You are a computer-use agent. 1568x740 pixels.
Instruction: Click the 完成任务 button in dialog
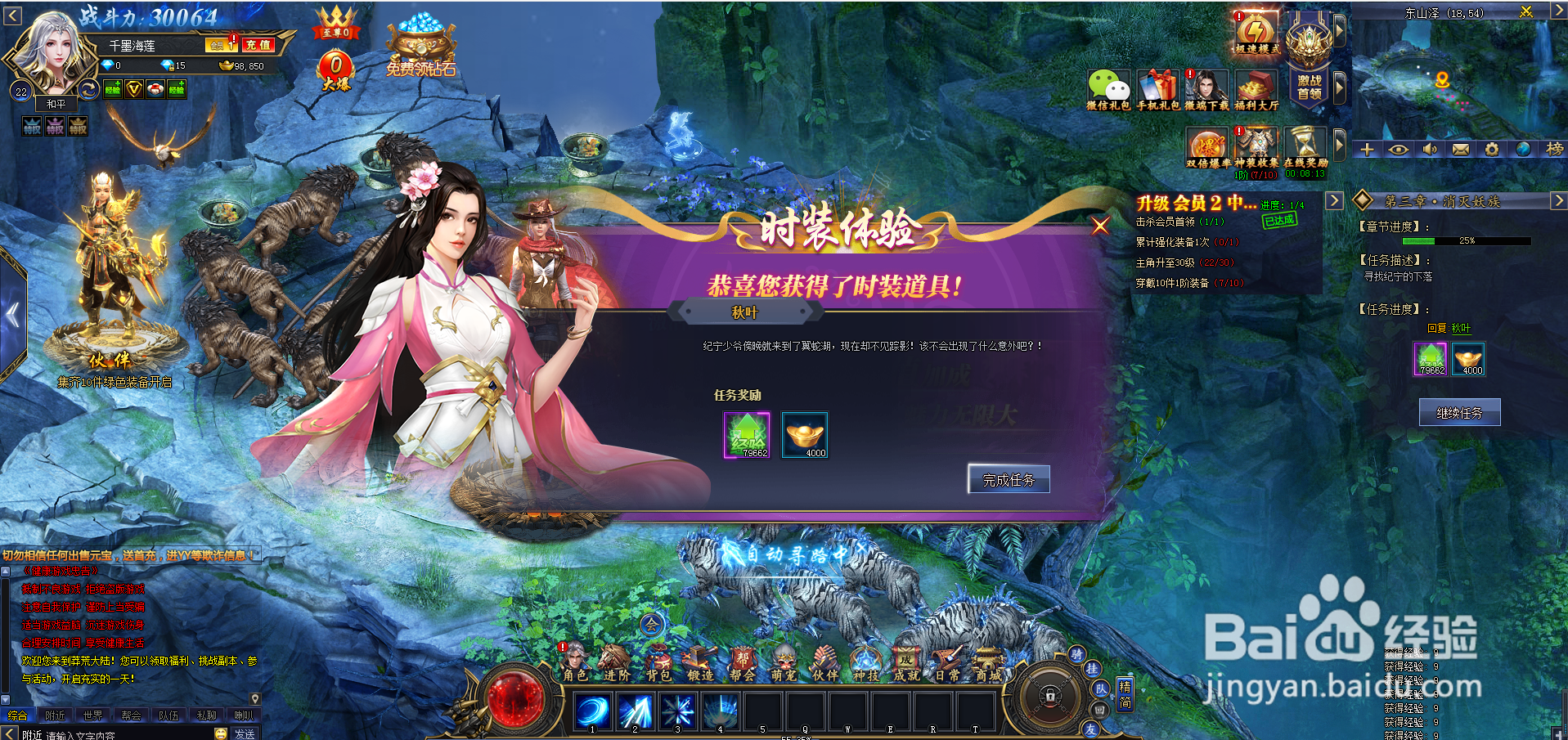(1008, 479)
